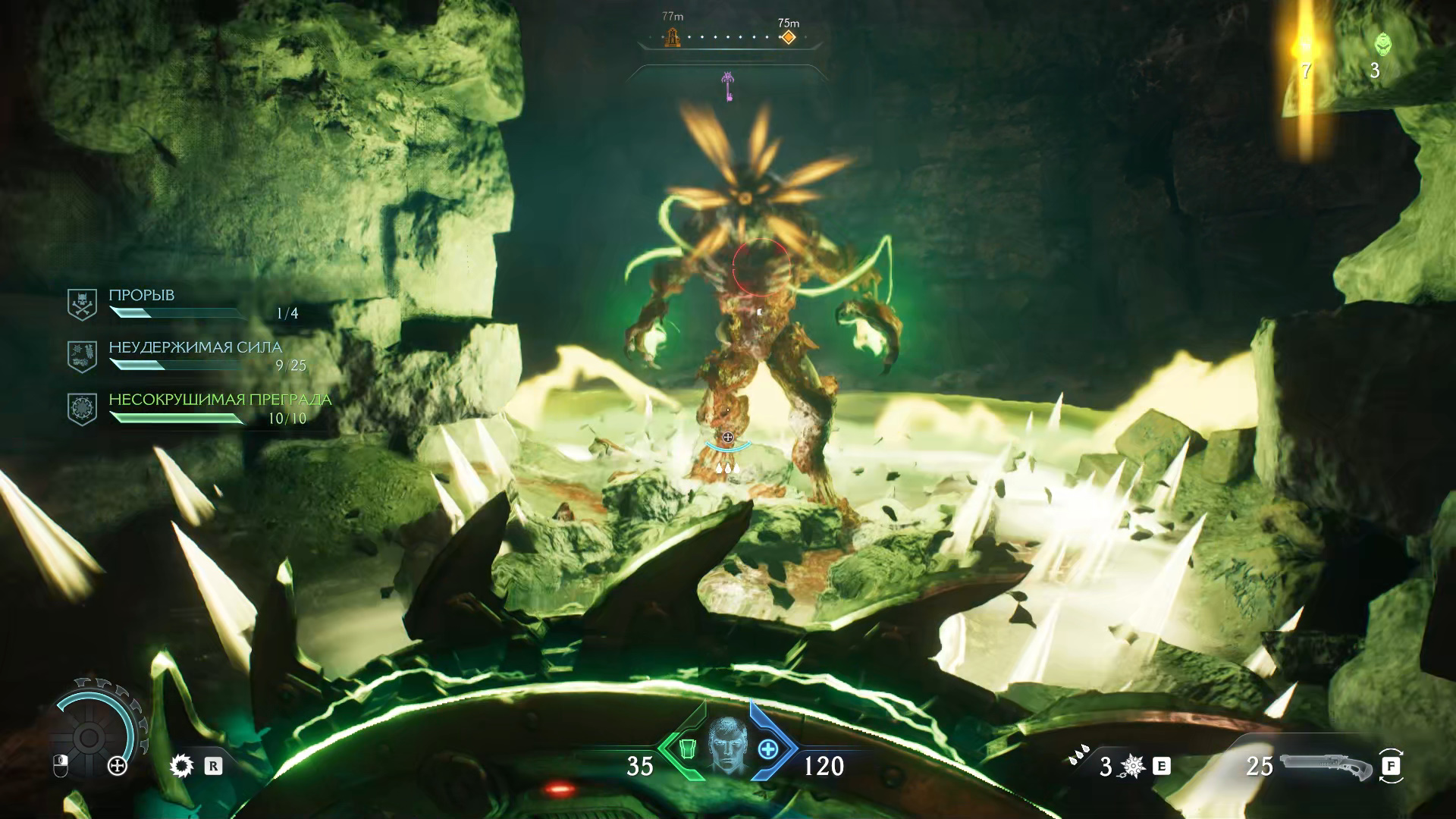The height and width of the screenshot is (819, 1456).
Task: Click the purple key icon
Action: tap(728, 85)
